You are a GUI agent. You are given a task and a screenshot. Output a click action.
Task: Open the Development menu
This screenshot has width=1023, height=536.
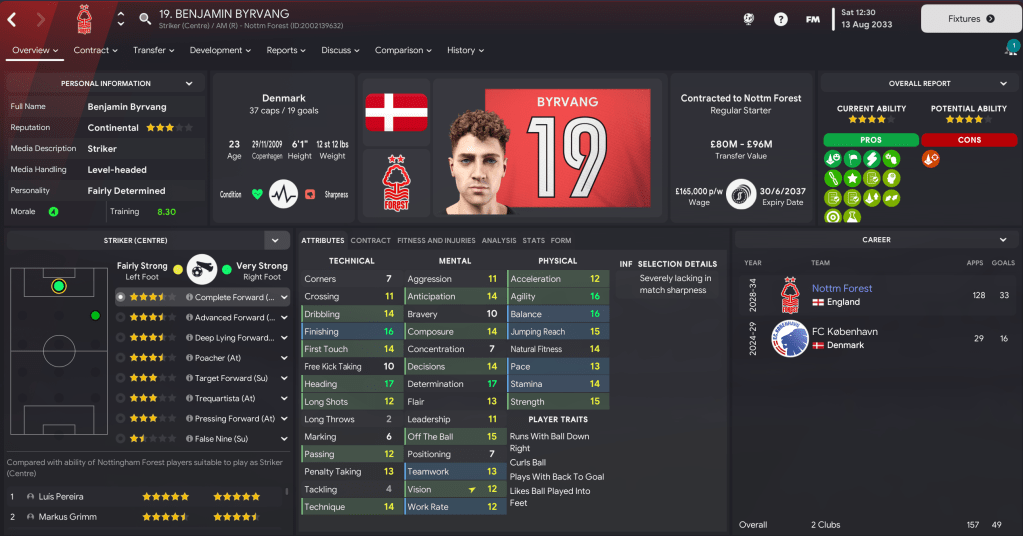(x=221, y=50)
